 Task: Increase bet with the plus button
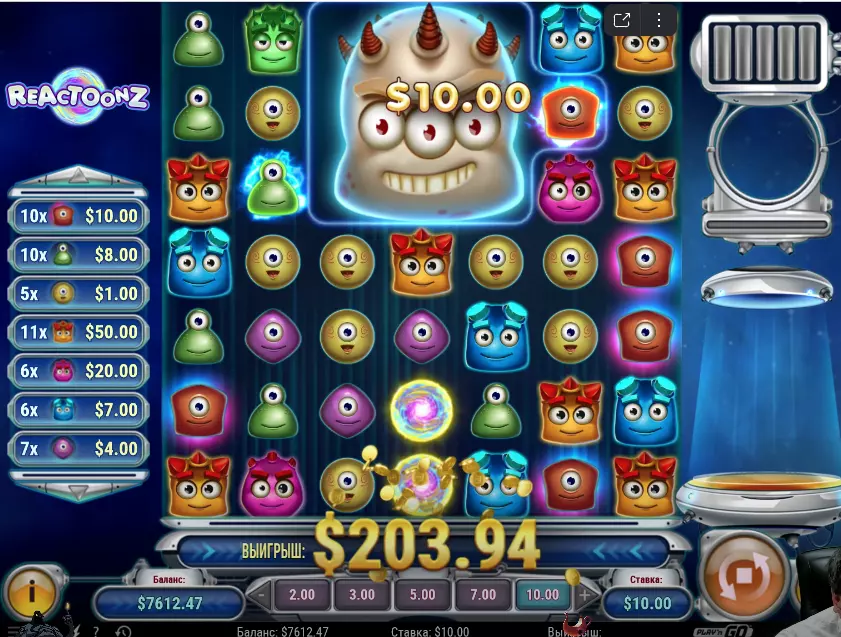click(x=584, y=594)
